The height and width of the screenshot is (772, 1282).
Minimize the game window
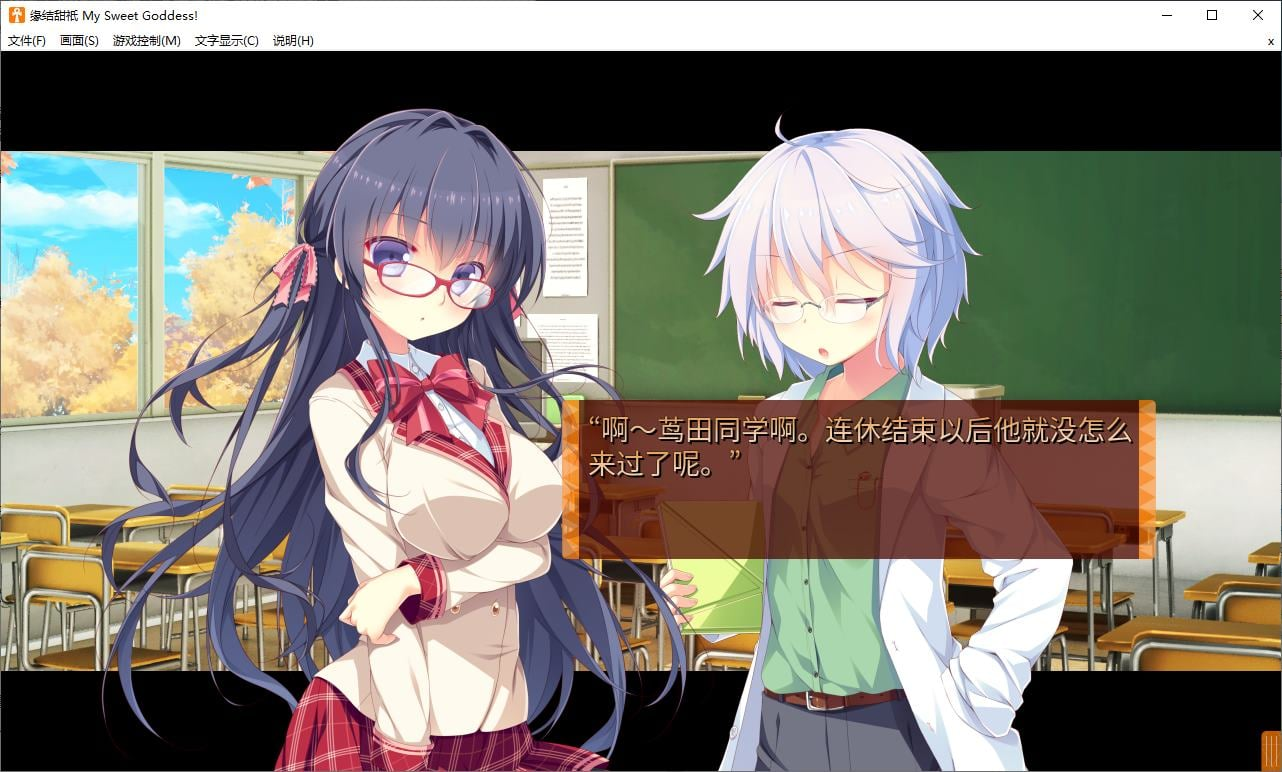point(1166,15)
